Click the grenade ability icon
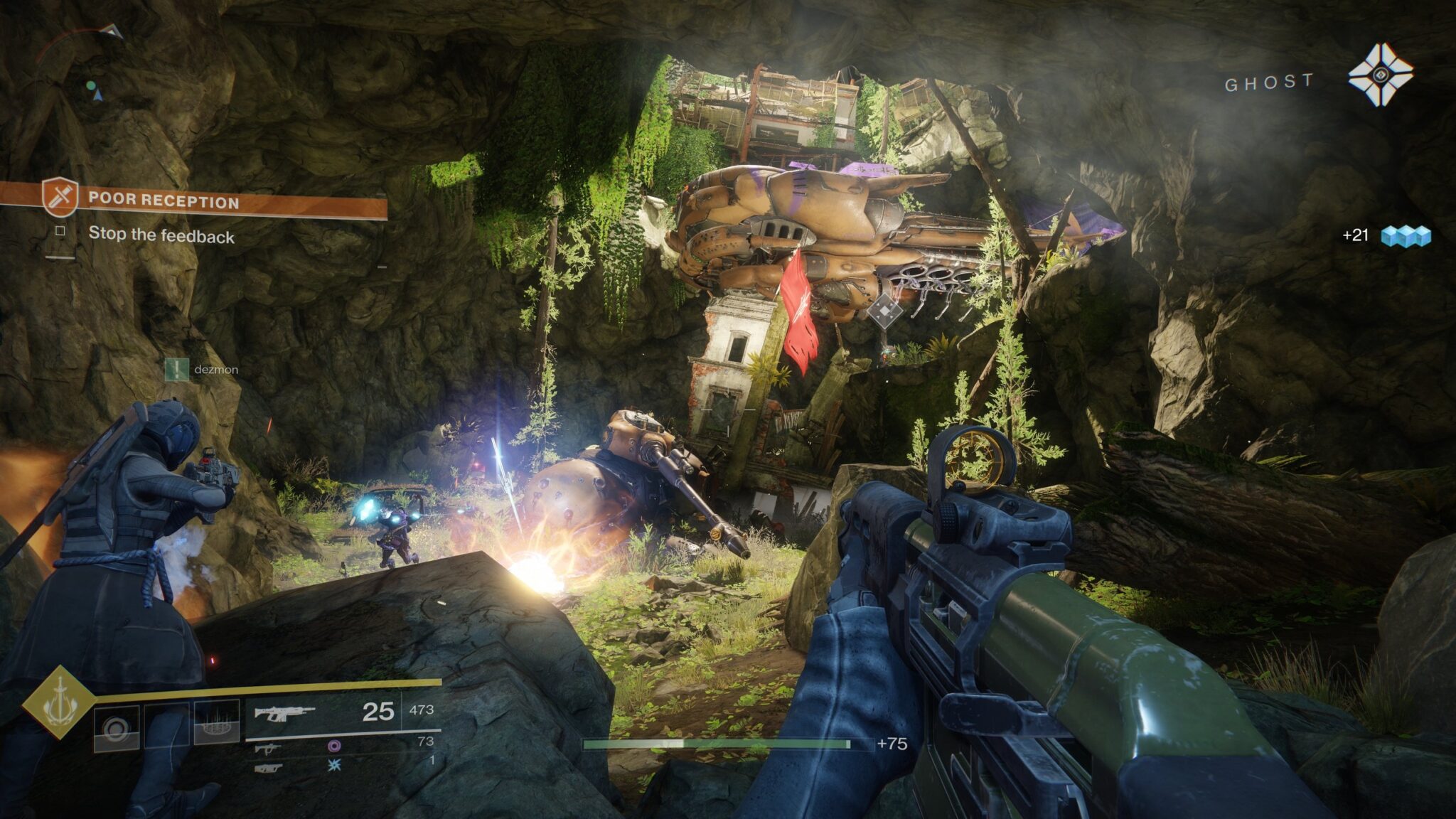The height and width of the screenshot is (819, 1456). coord(117,725)
